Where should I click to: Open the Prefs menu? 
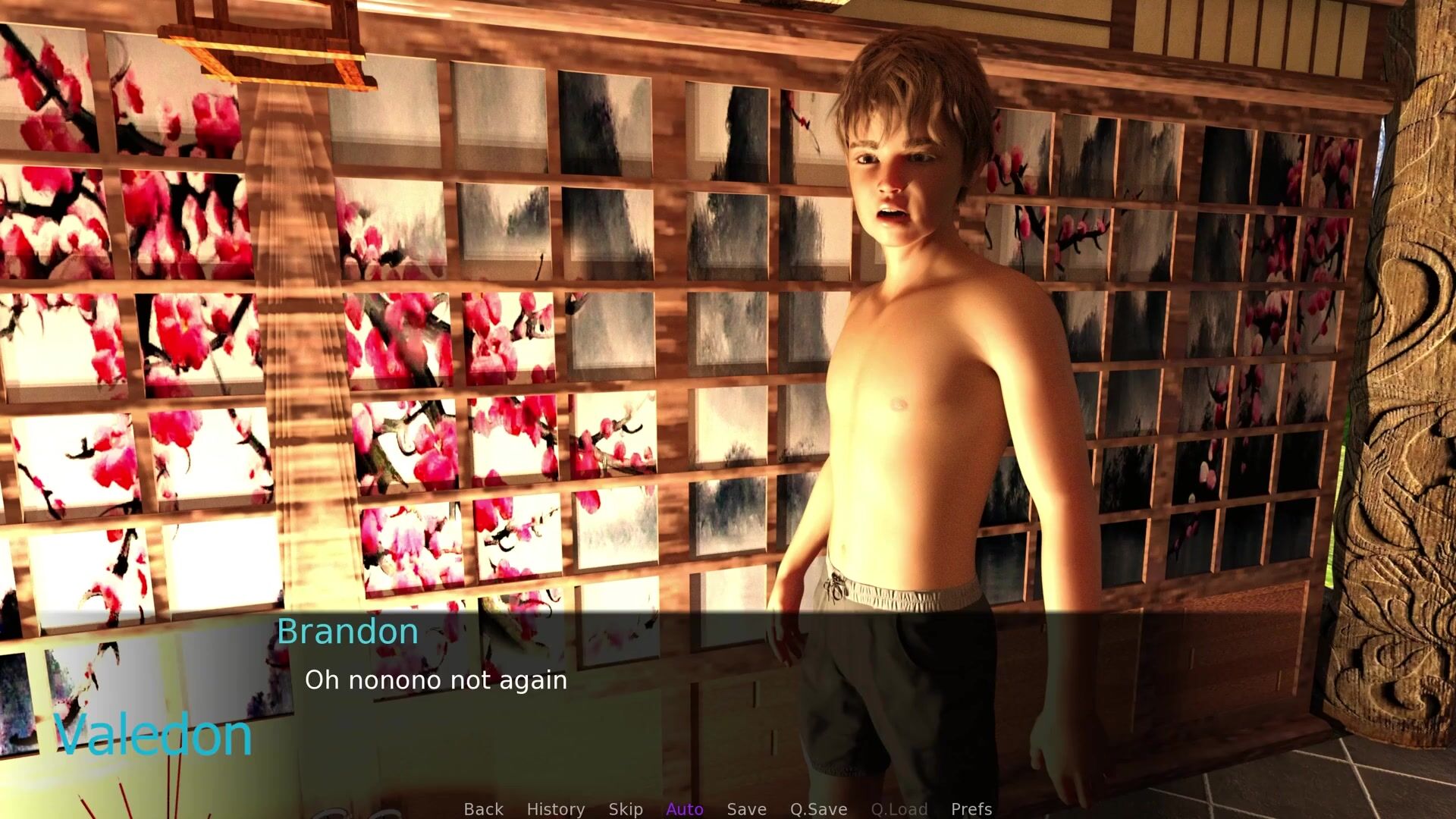(971, 809)
